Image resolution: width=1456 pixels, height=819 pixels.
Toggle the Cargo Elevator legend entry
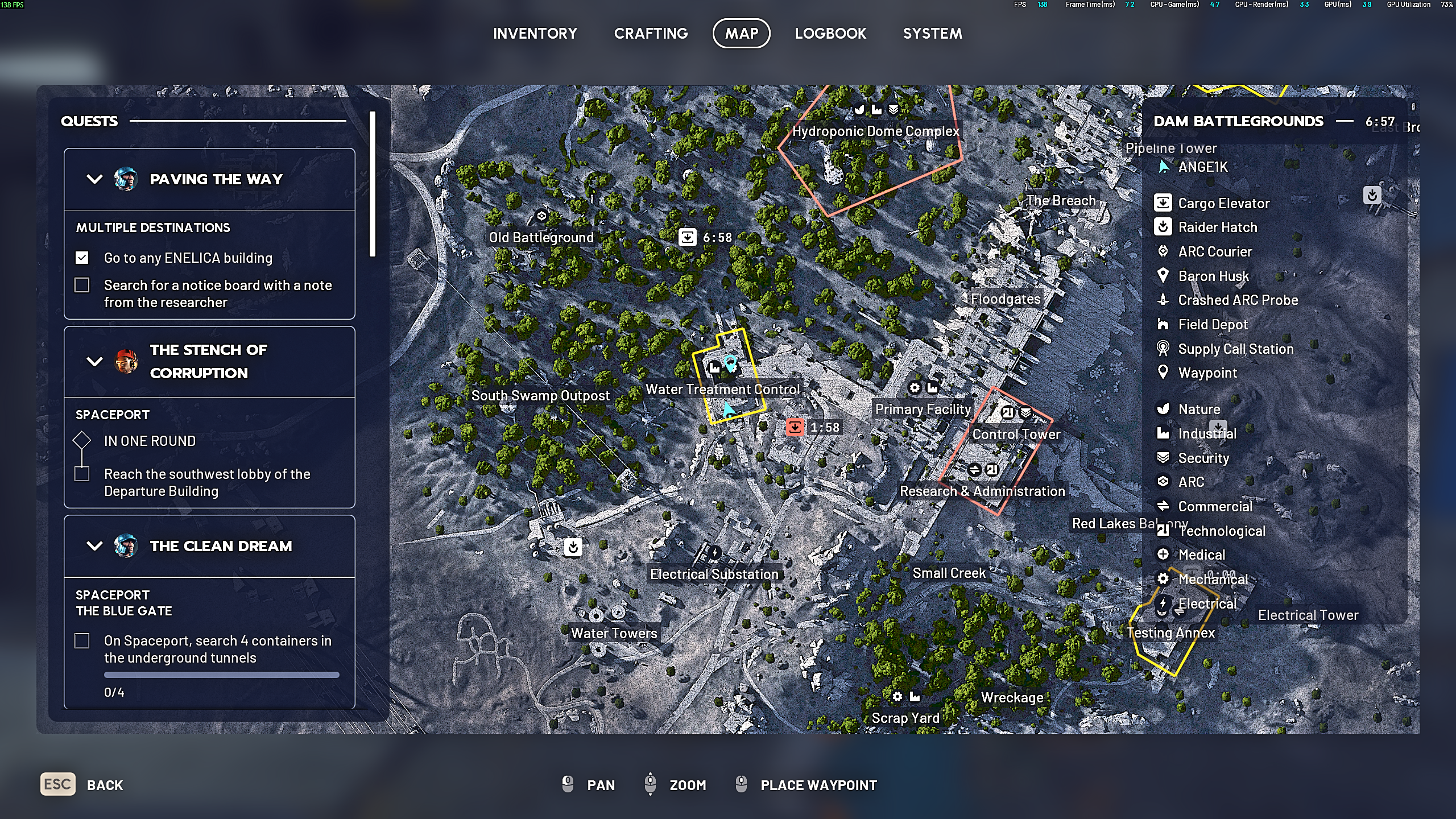pyautogui.click(x=1223, y=203)
